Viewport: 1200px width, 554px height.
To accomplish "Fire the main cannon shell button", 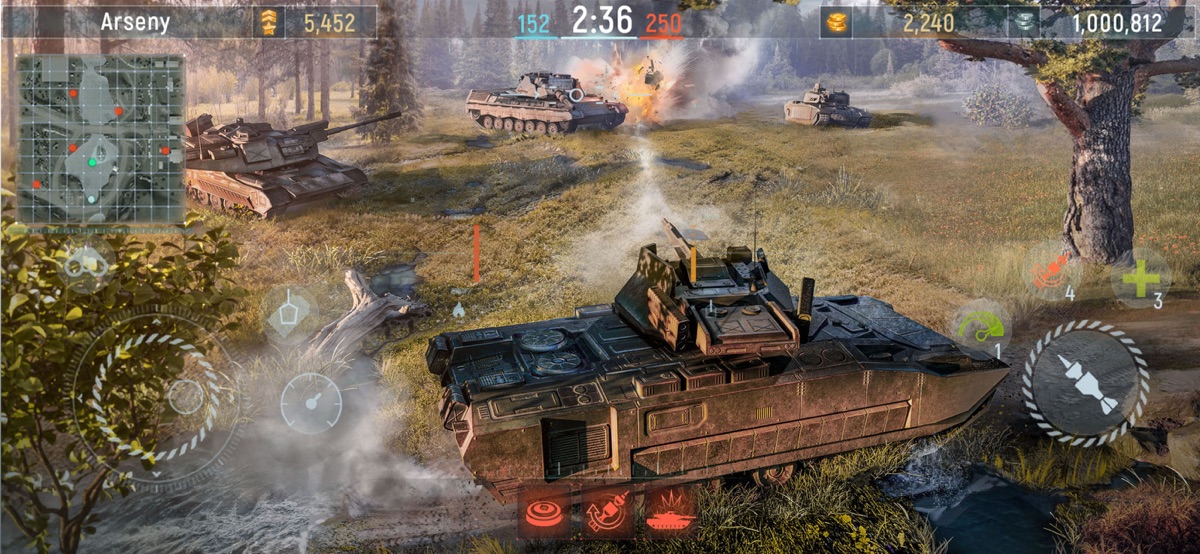I will [x=1085, y=384].
